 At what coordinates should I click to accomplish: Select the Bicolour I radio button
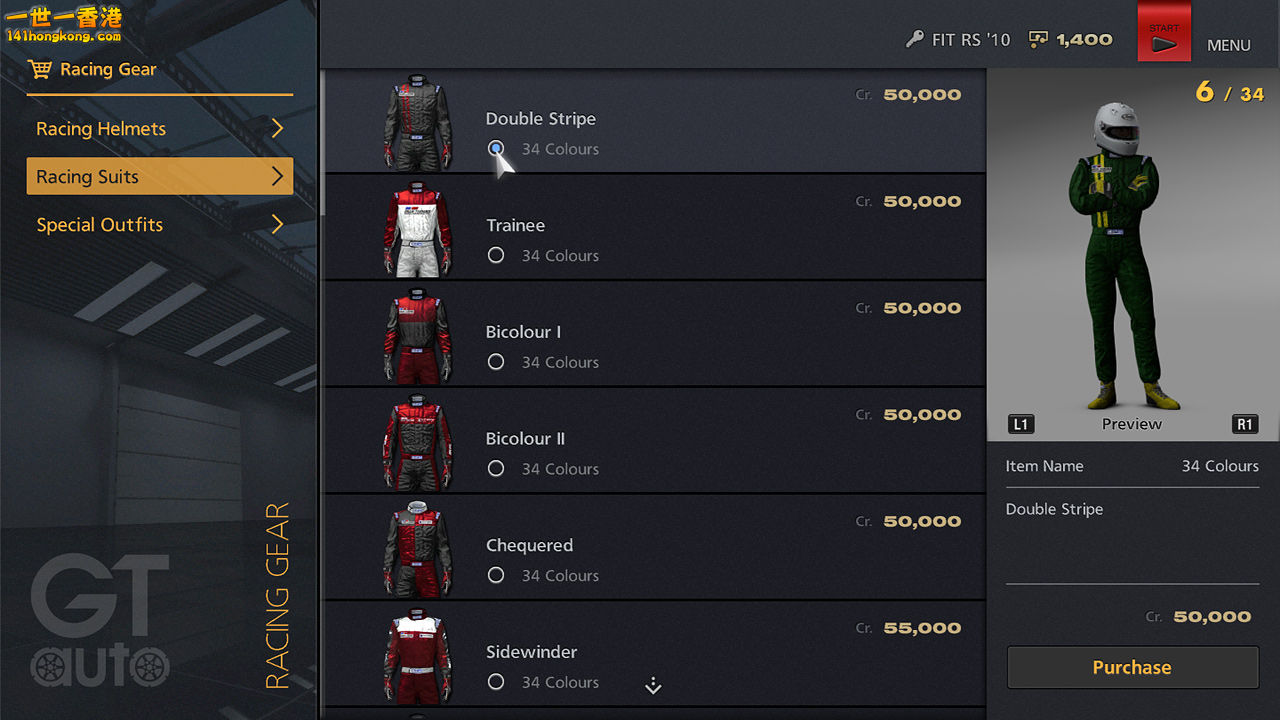coord(496,361)
